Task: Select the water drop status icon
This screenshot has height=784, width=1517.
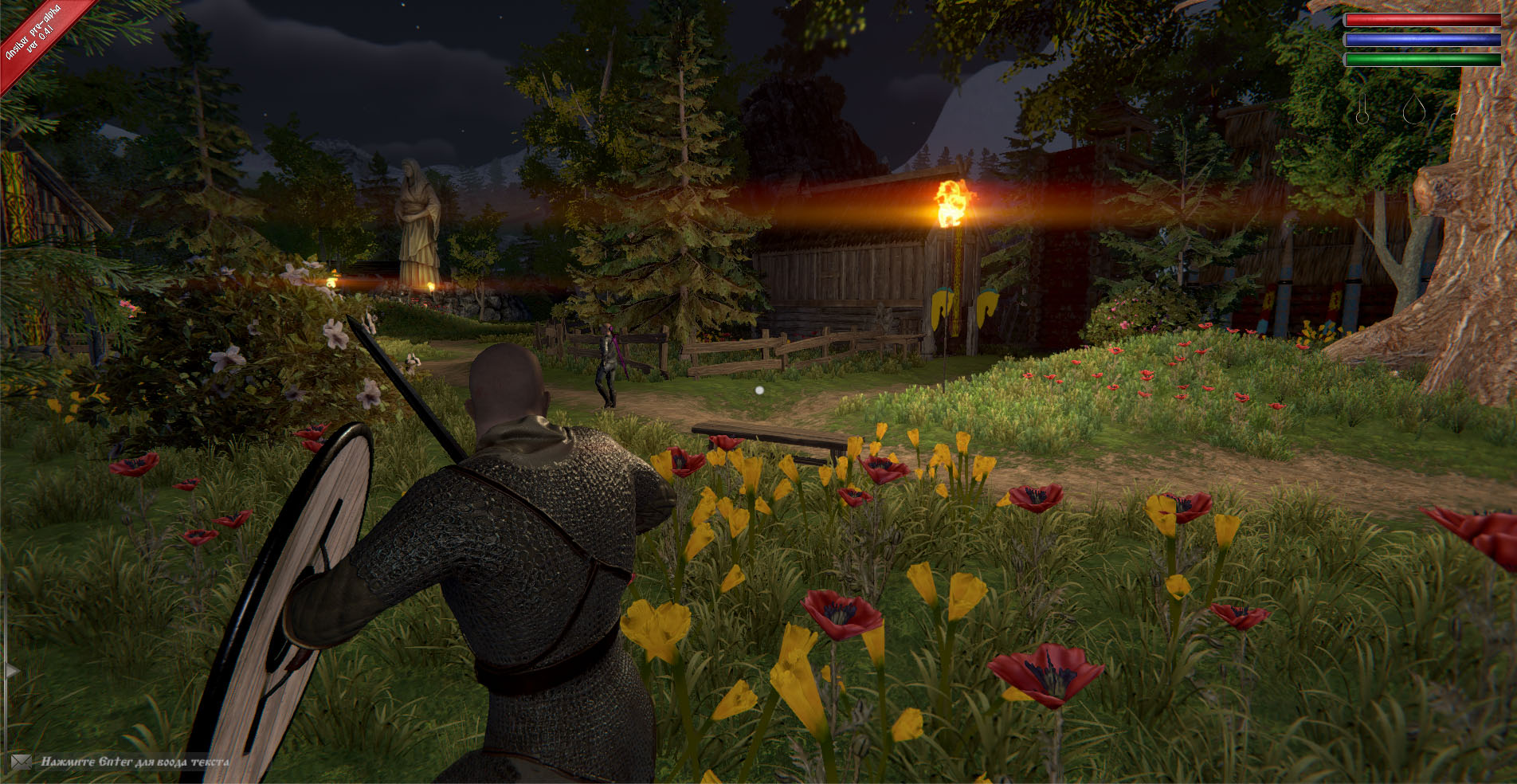Action: [x=1413, y=108]
